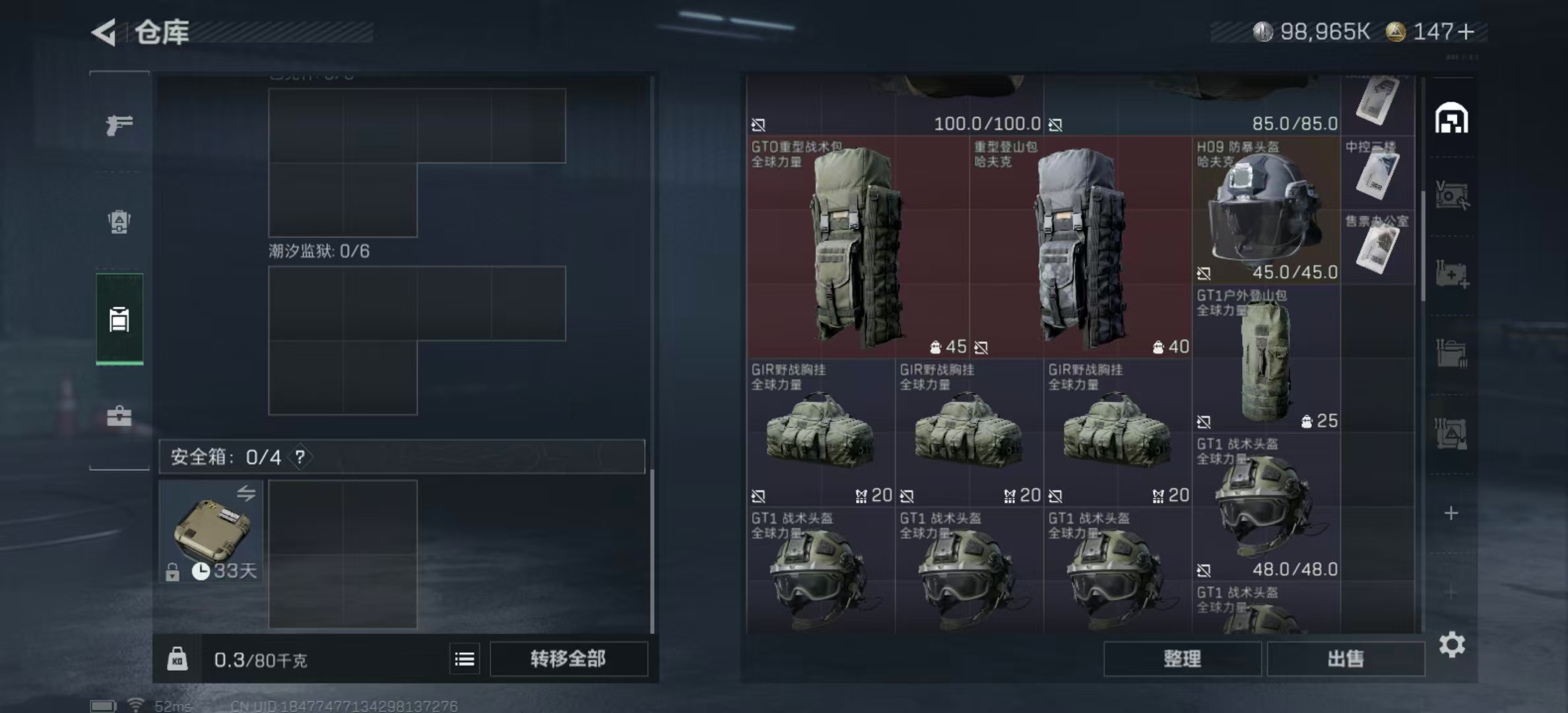Viewport: 1568px width, 713px height.
Task: Open the warehouse home category icon
Action: pyautogui.click(x=1451, y=119)
